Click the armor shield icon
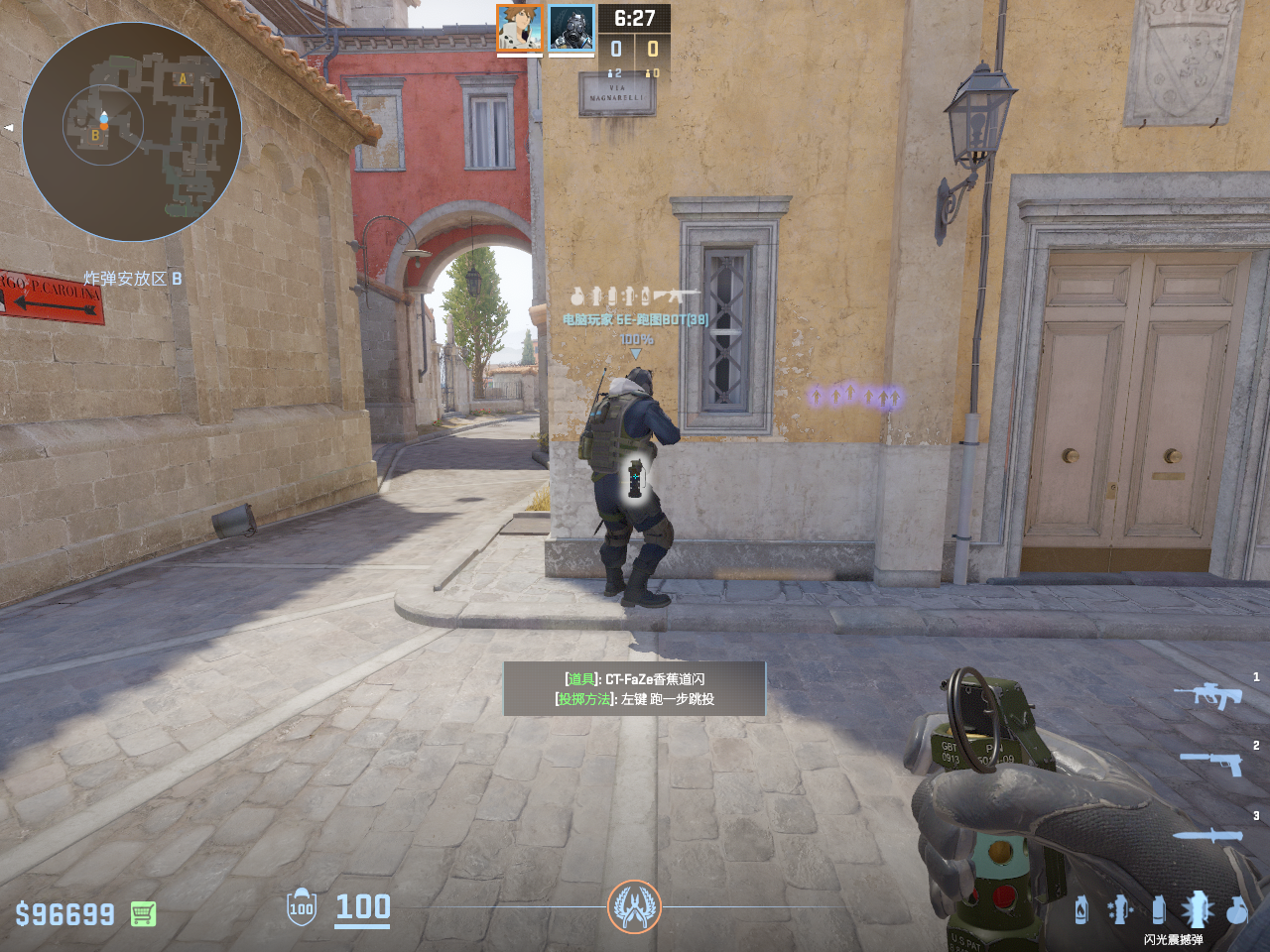Screen dimensions: 1270x952 tap(301, 907)
